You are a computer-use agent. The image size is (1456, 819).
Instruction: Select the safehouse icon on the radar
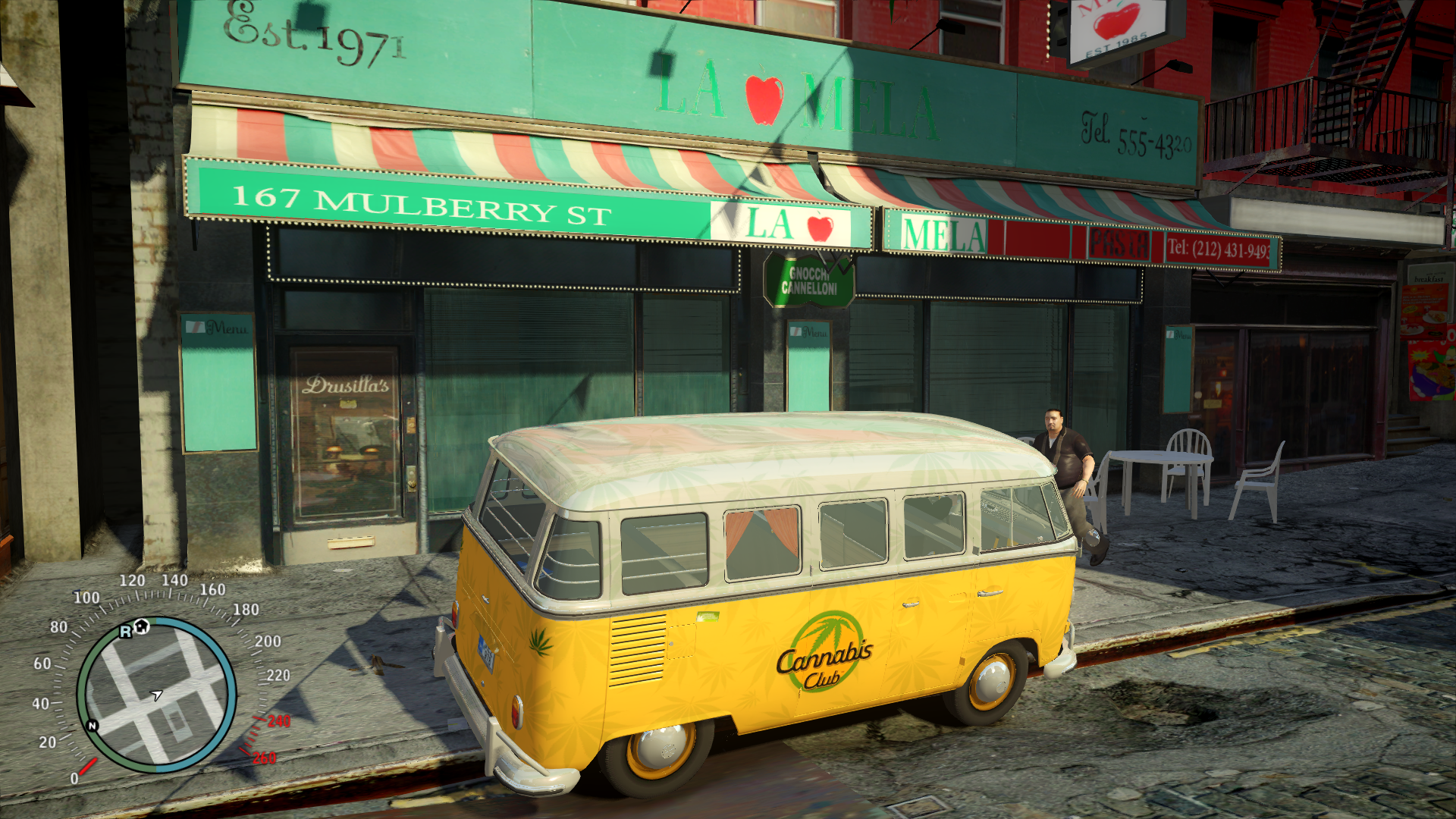141,626
